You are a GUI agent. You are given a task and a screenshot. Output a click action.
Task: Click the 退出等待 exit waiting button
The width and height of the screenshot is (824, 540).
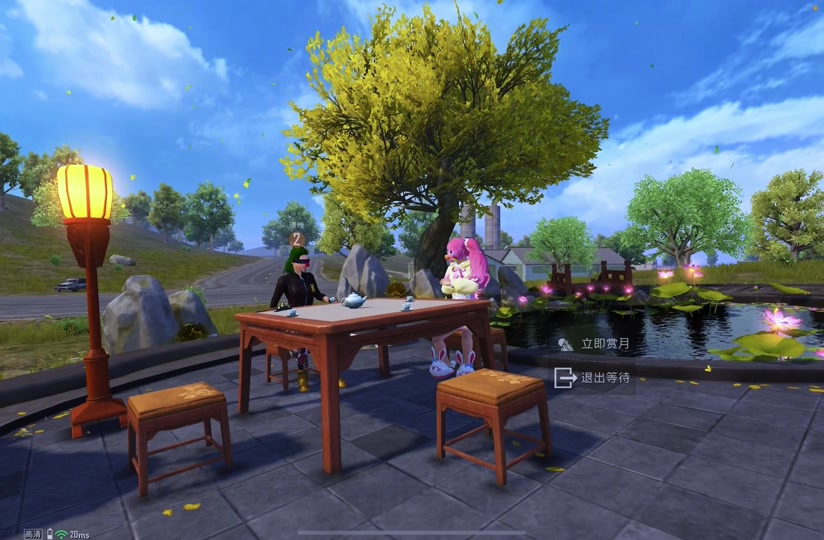tap(594, 377)
